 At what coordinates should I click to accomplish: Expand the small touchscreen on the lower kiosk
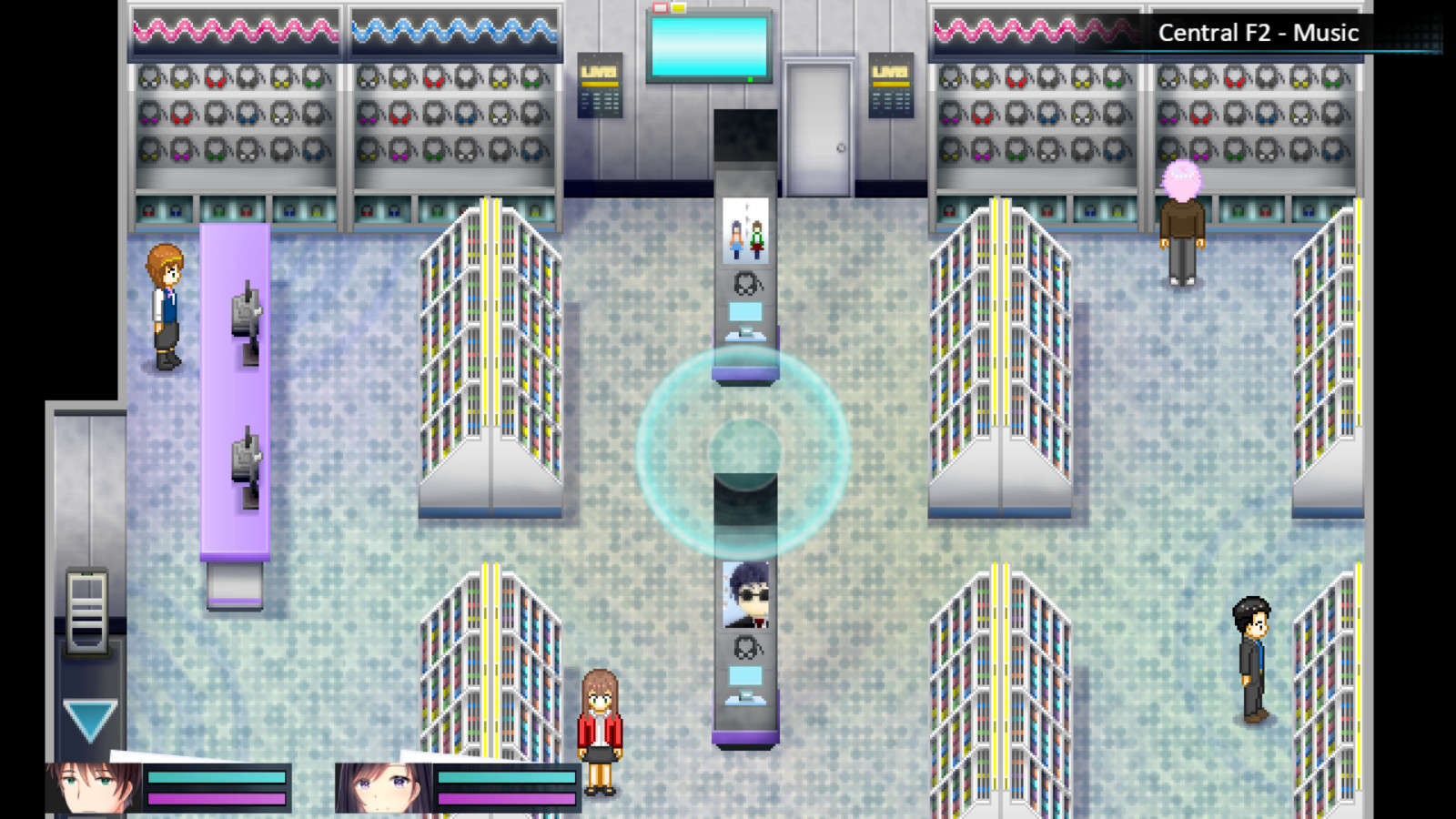point(744,673)
